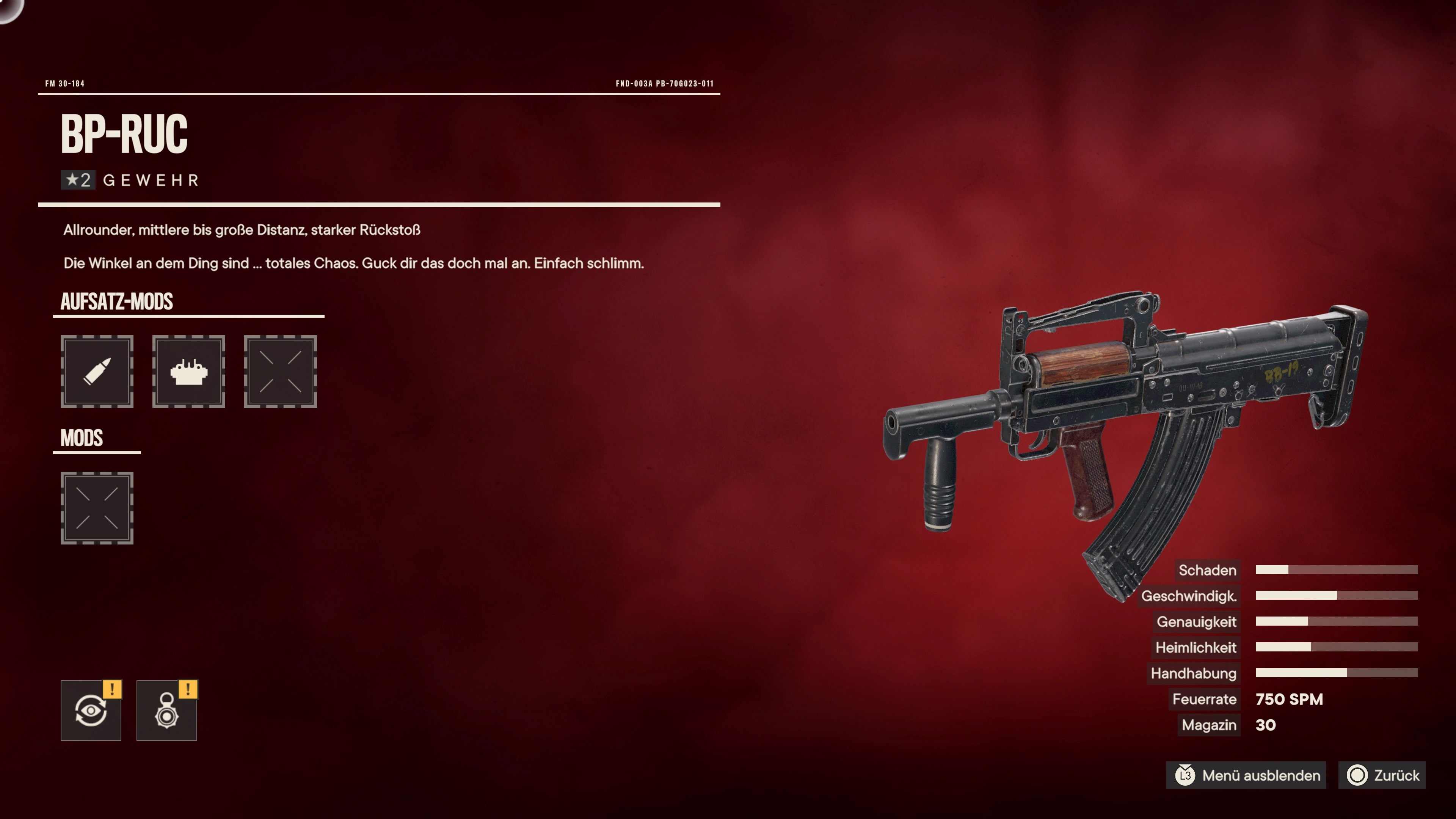The image size is (1456, 819).
Task: Go back with the Zurück button
Action: pyautogui.click(x=1382, y=775)
